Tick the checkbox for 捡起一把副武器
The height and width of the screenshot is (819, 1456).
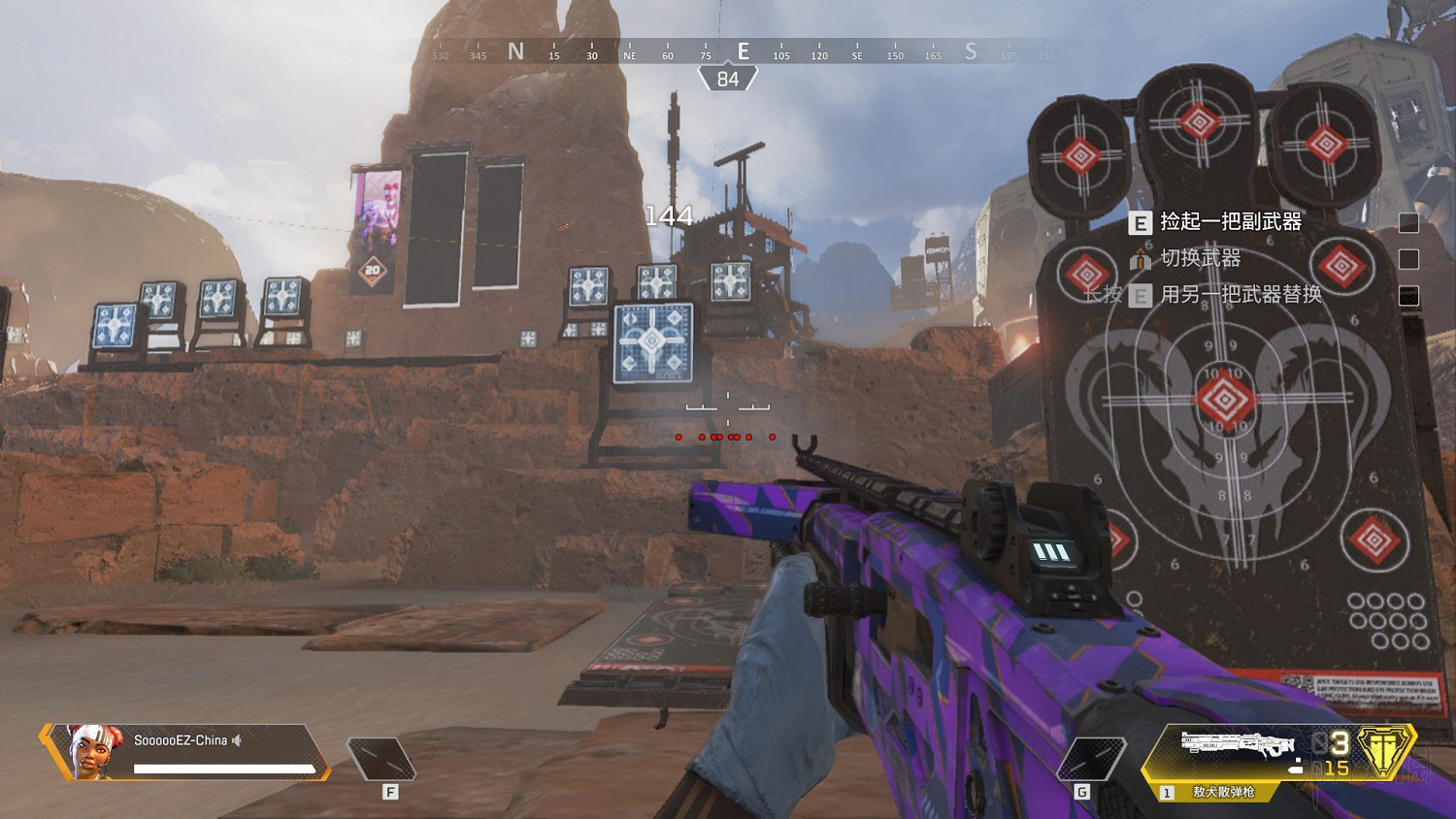1408,223
